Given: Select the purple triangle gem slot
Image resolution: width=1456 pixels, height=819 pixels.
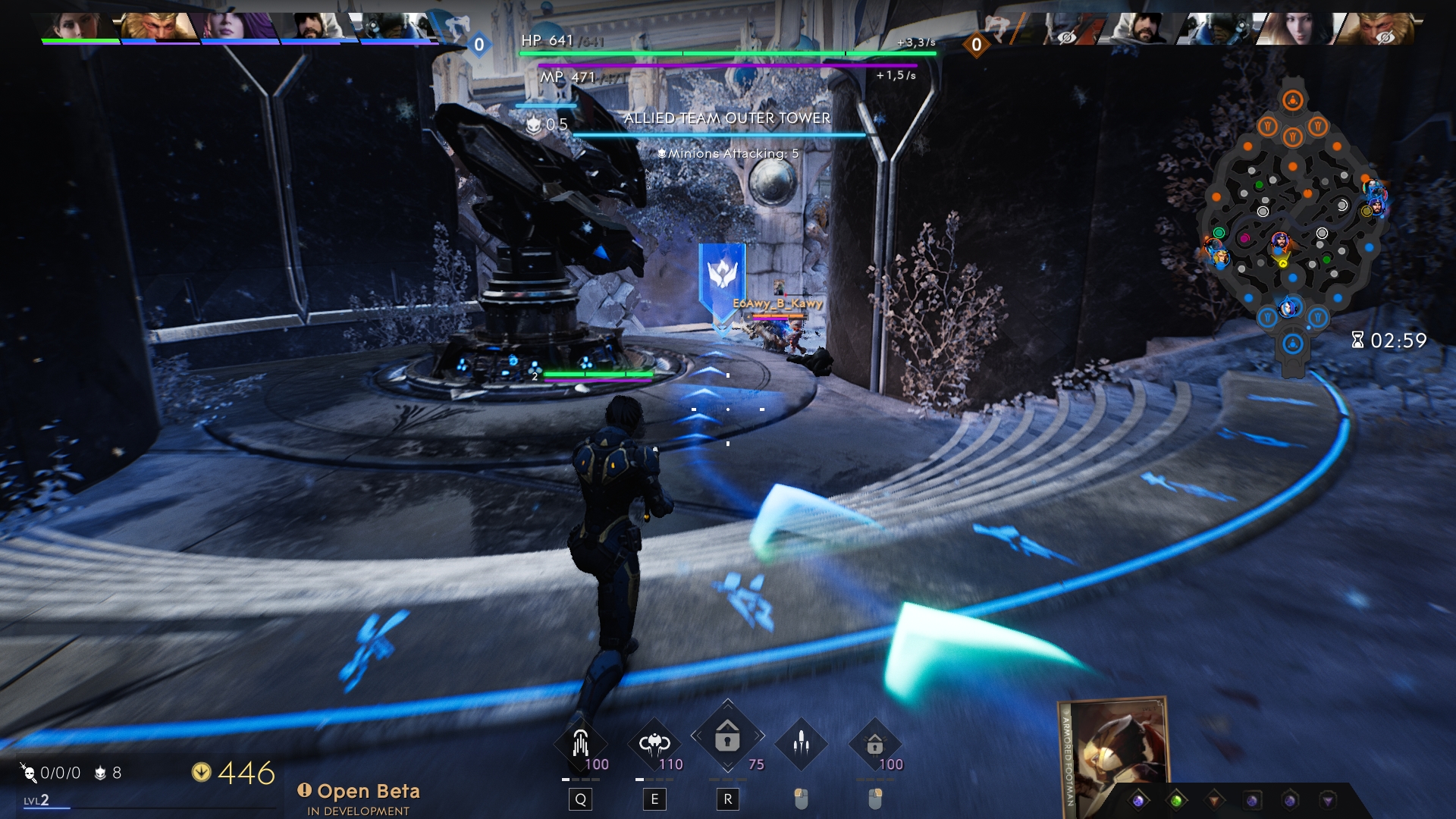Looking at the screenshot, I should pos(1328,801).
